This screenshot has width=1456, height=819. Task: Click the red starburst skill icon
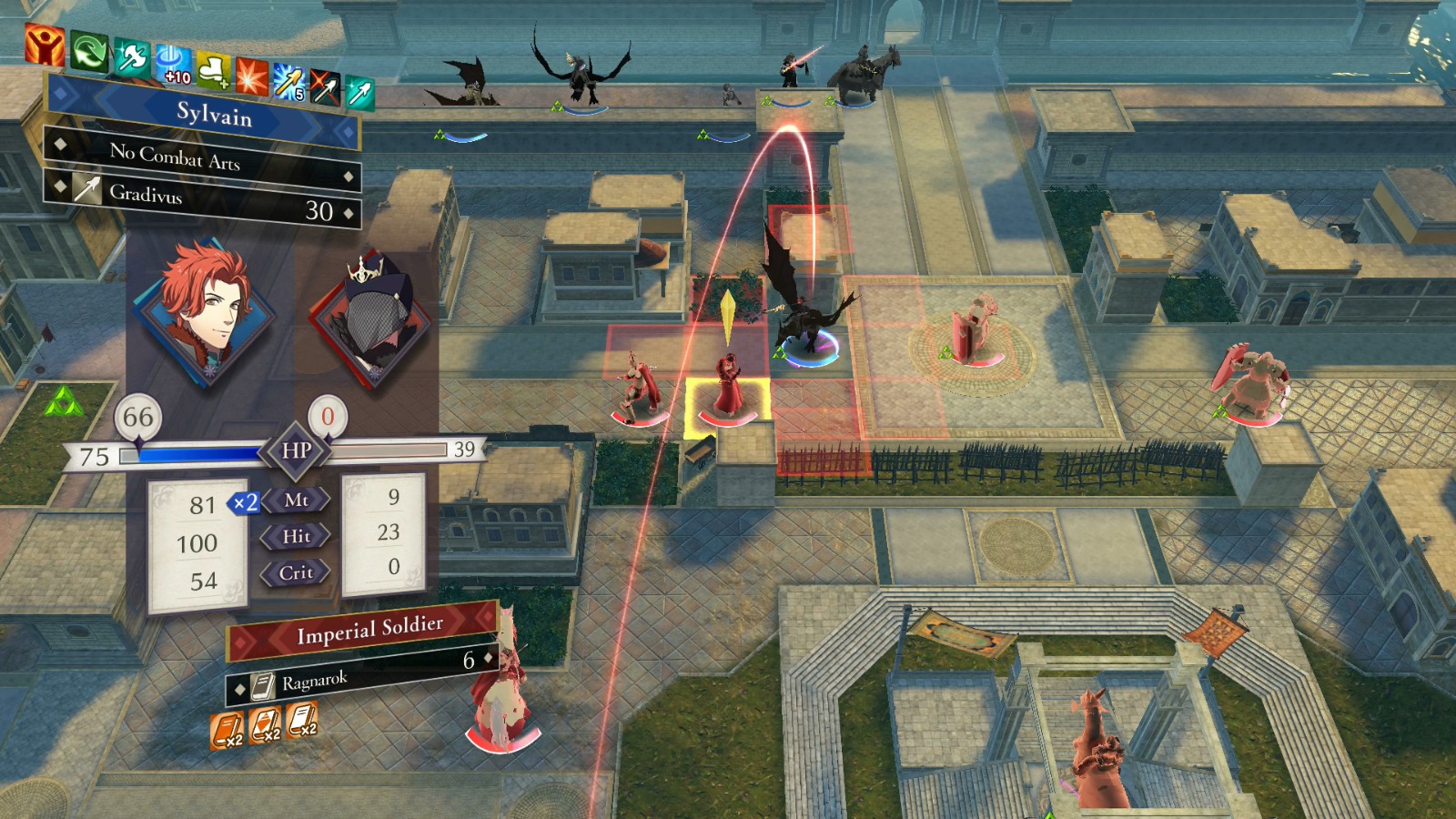(x=252, y=77)
